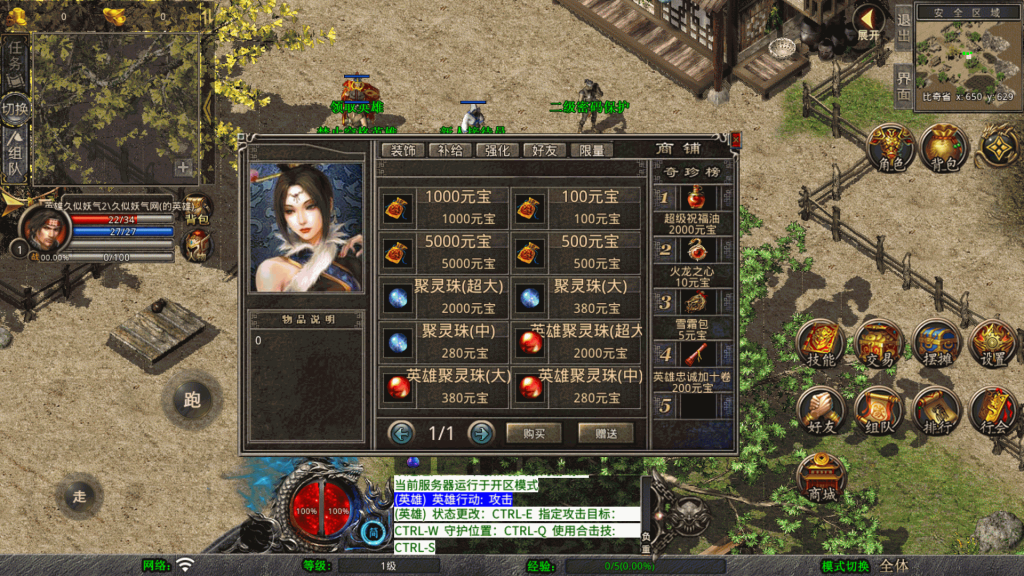The height and width of the screenshot is (576, 1024).
Task: Show the 好友 shop tab
Action: point(544,150)
